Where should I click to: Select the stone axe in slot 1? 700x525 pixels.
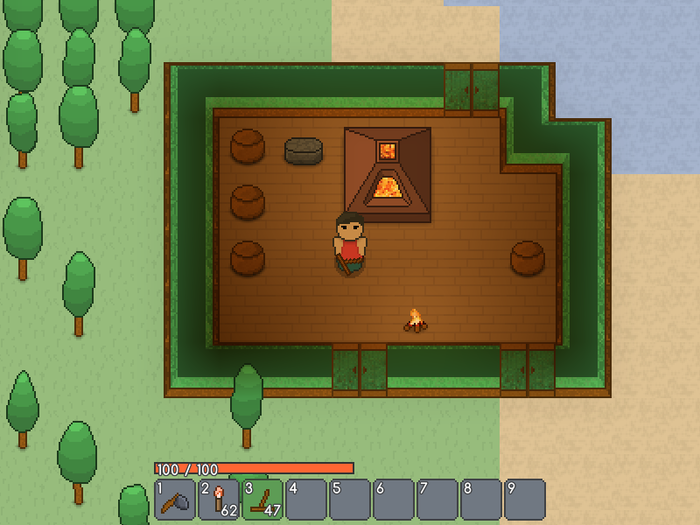tap(175, 499)
